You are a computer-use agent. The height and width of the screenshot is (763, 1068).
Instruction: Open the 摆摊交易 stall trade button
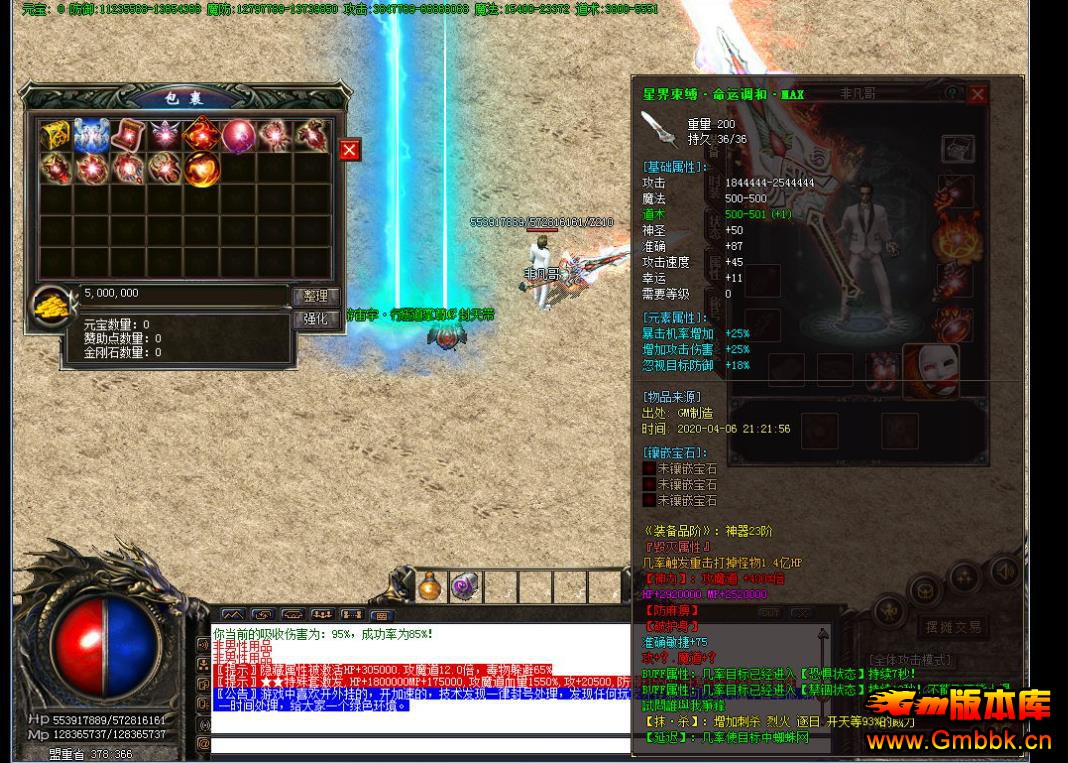point(954,627)
